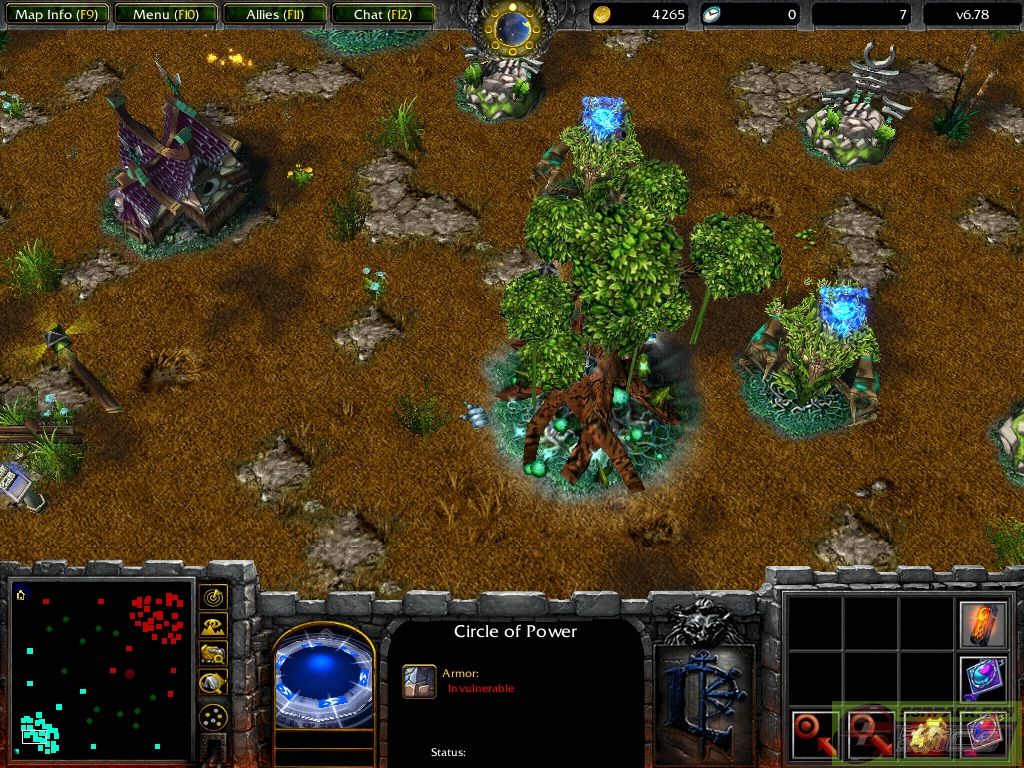Toggle minimap terrain display
This screenshot has width=1024, height=768.
coord(213,627)
